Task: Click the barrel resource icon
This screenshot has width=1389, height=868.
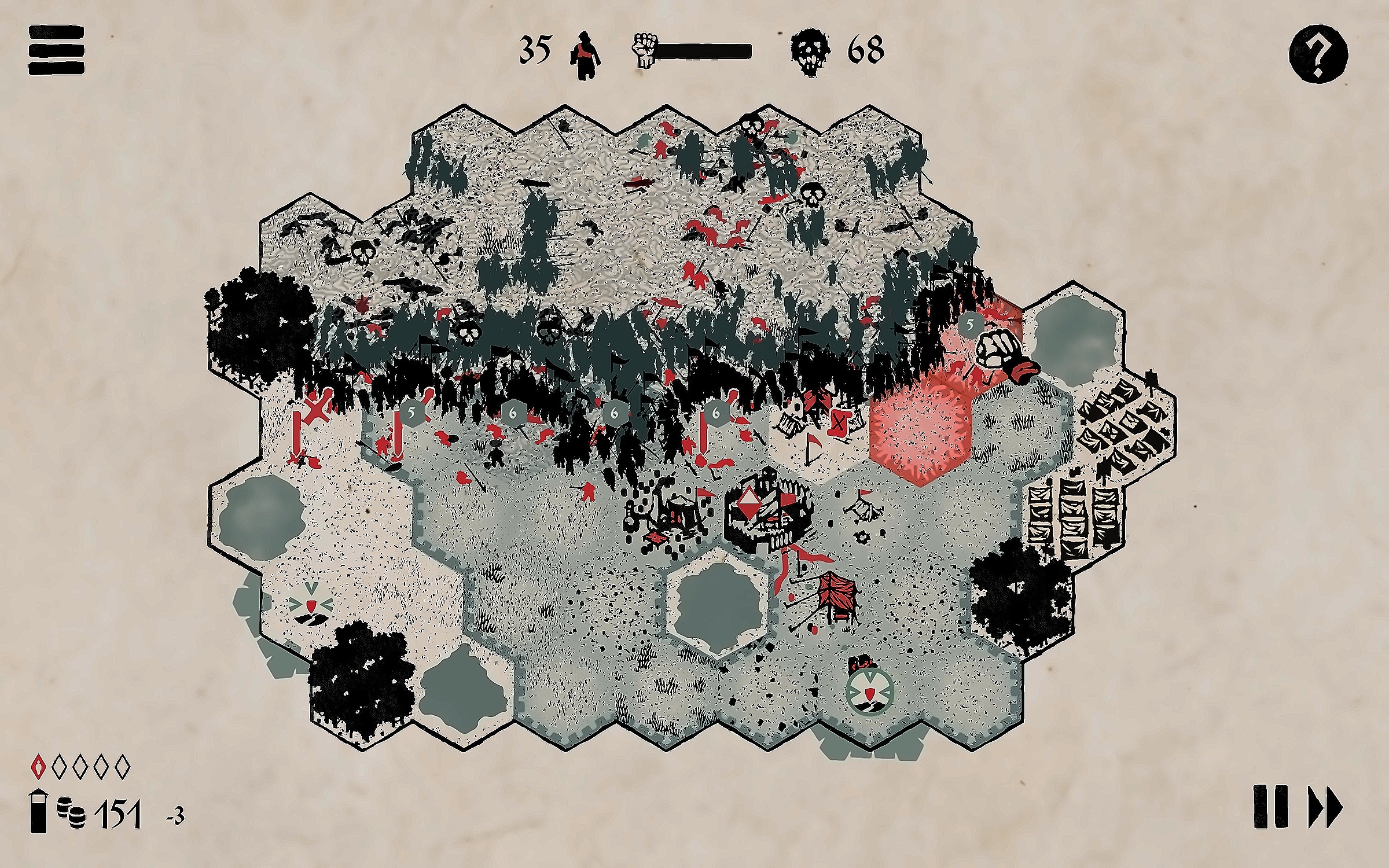Action: click(71, 812)
